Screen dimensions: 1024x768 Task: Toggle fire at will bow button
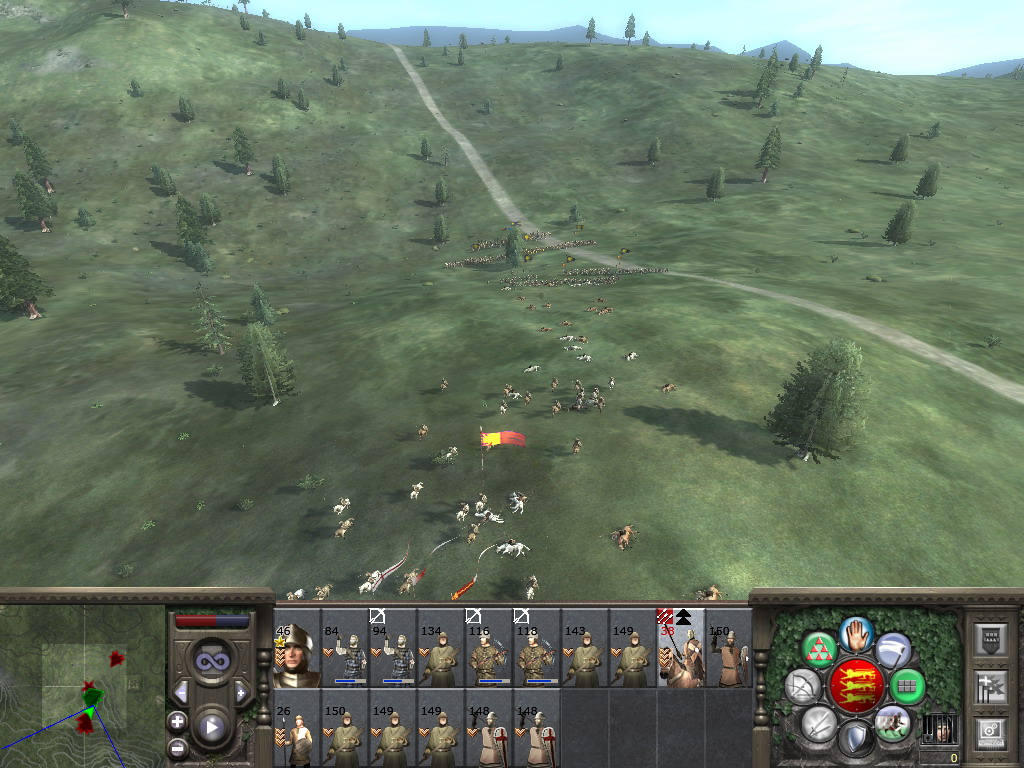802,686
